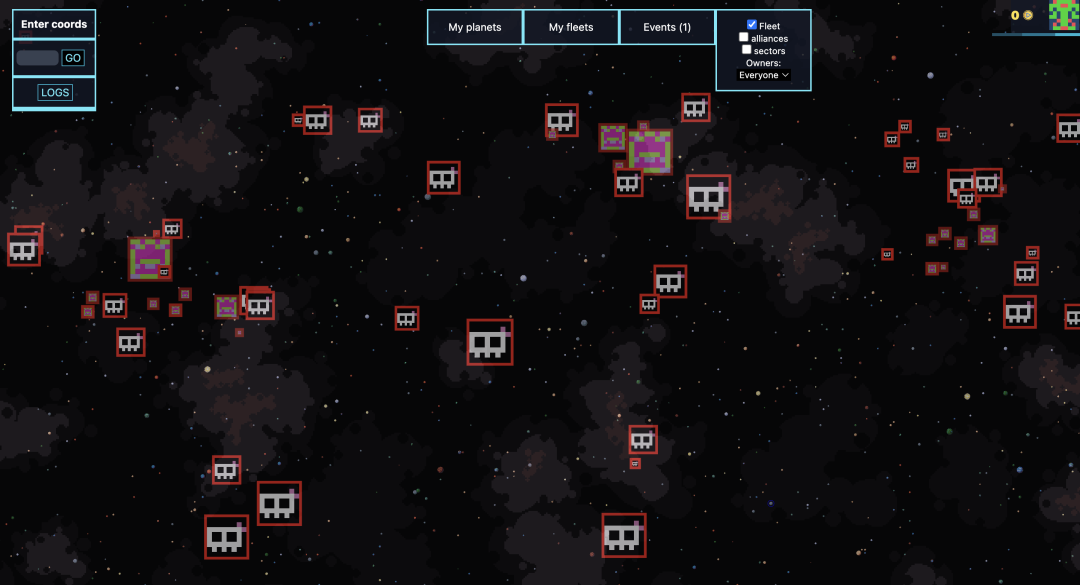Click the GO button

73,58
